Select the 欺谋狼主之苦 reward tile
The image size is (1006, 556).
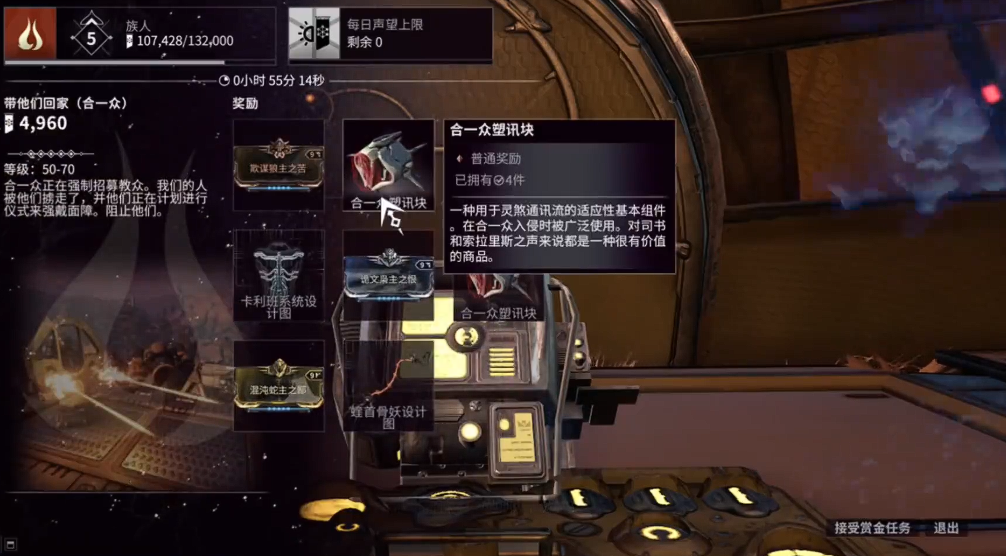coord(278,165)
